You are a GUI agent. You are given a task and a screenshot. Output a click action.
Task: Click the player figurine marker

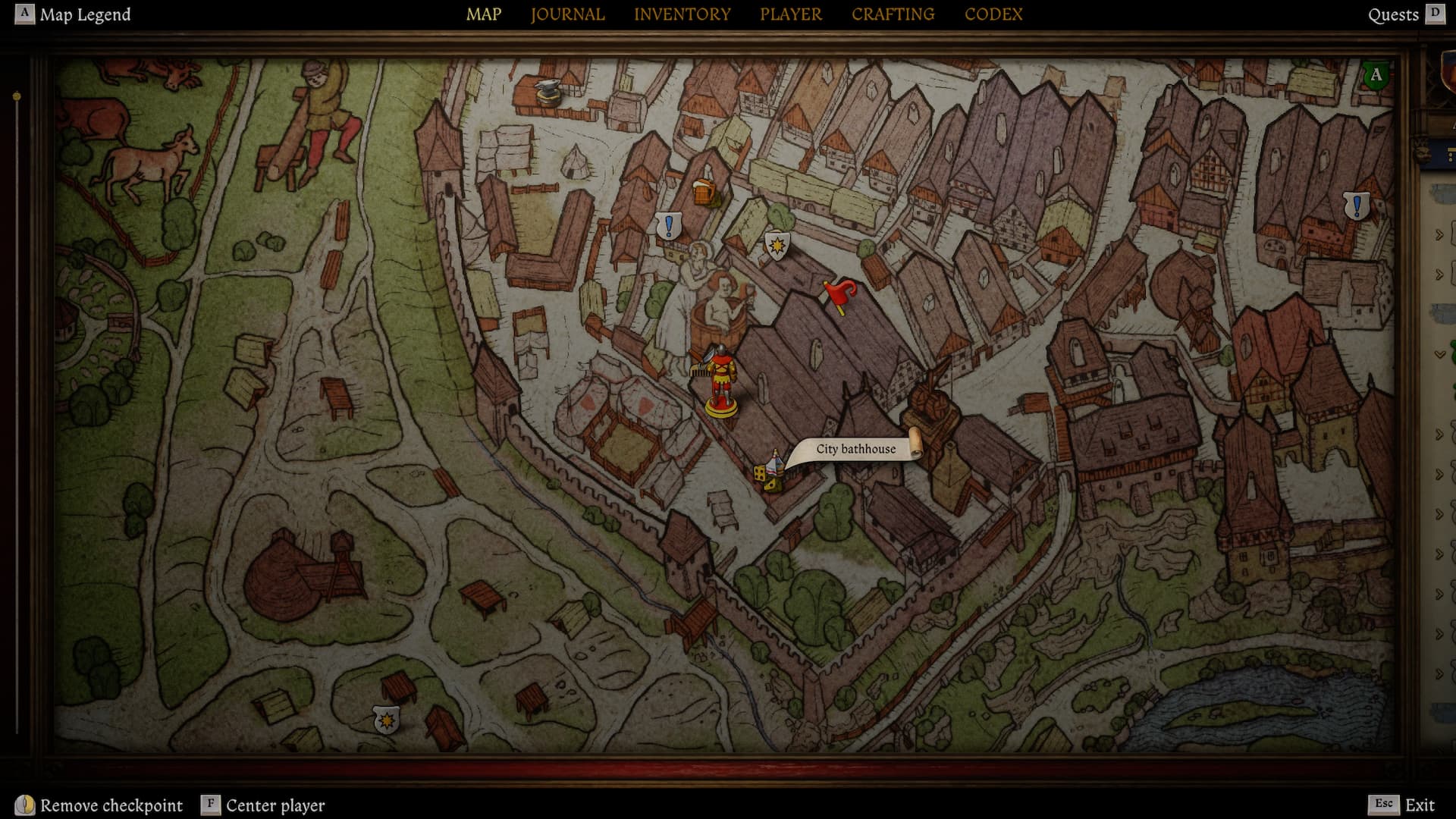pos(720,381)
